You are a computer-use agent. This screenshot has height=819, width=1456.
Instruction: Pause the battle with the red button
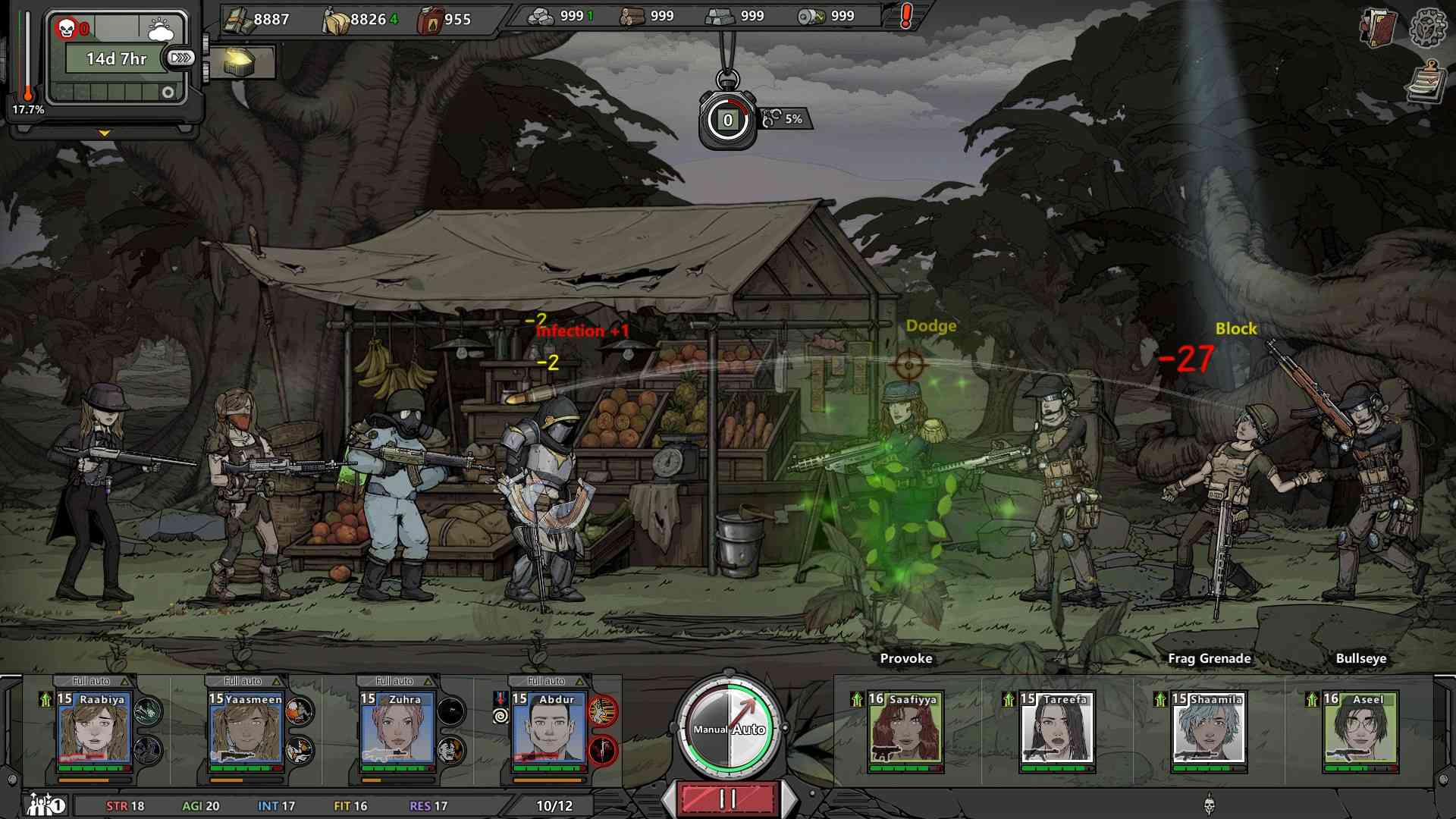727,799
